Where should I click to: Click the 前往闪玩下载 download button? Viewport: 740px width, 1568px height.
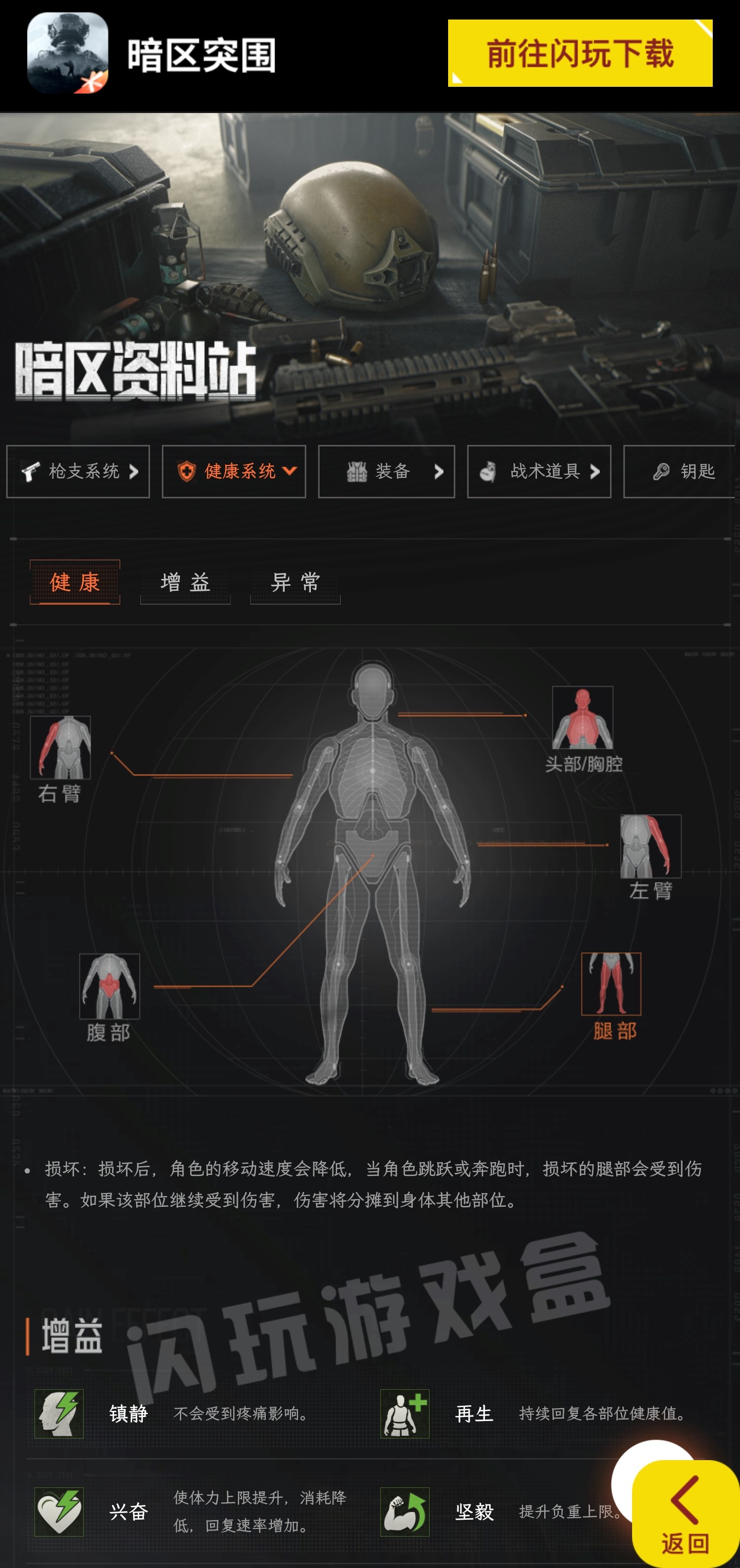coord(581,53)
